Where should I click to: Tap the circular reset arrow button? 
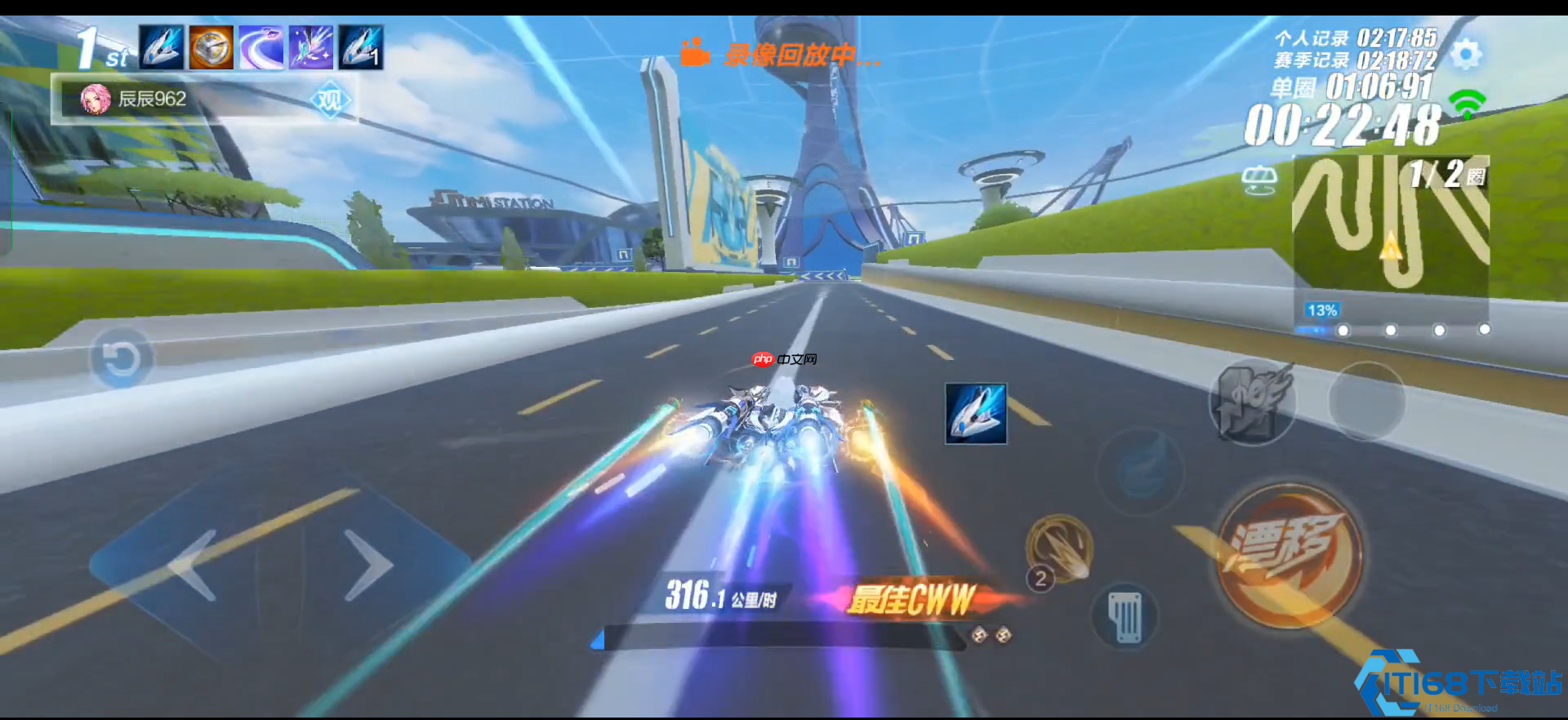(x=121, y=358)
